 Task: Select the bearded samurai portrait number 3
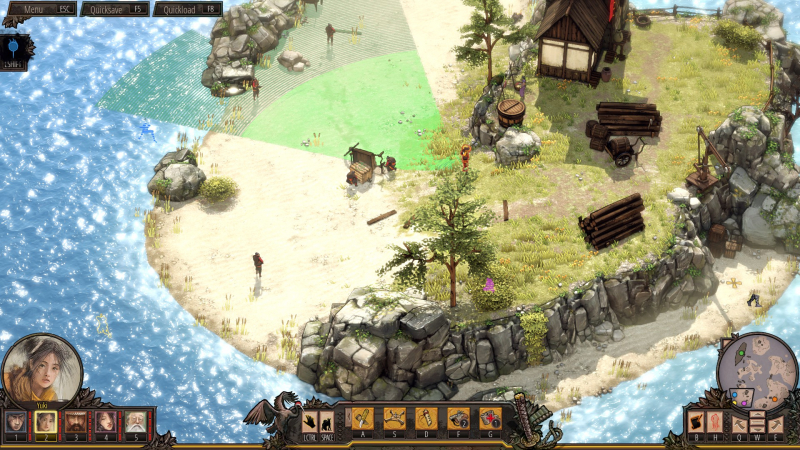pos(76,422)
